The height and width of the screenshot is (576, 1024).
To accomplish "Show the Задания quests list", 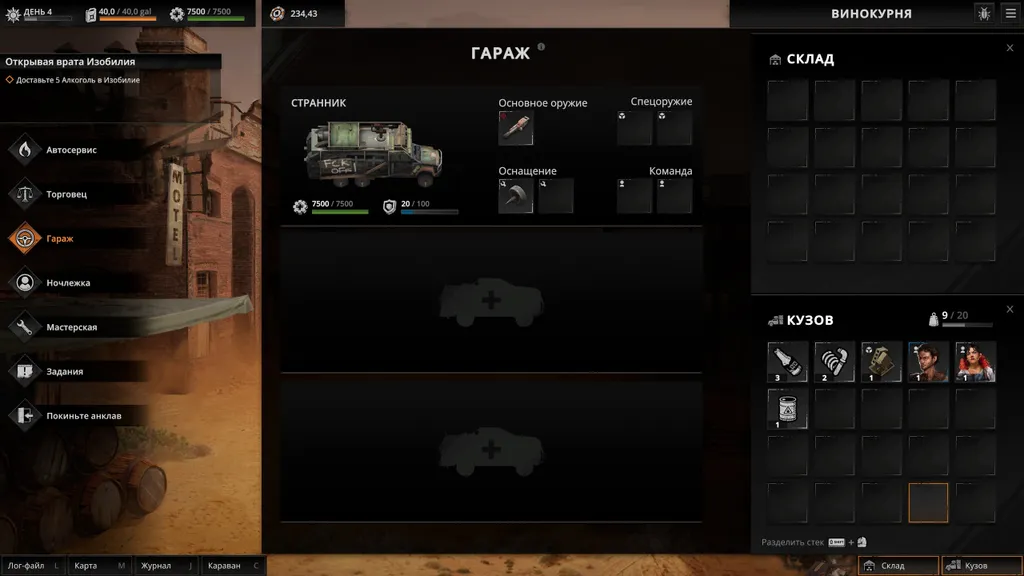I will [64, 371].
